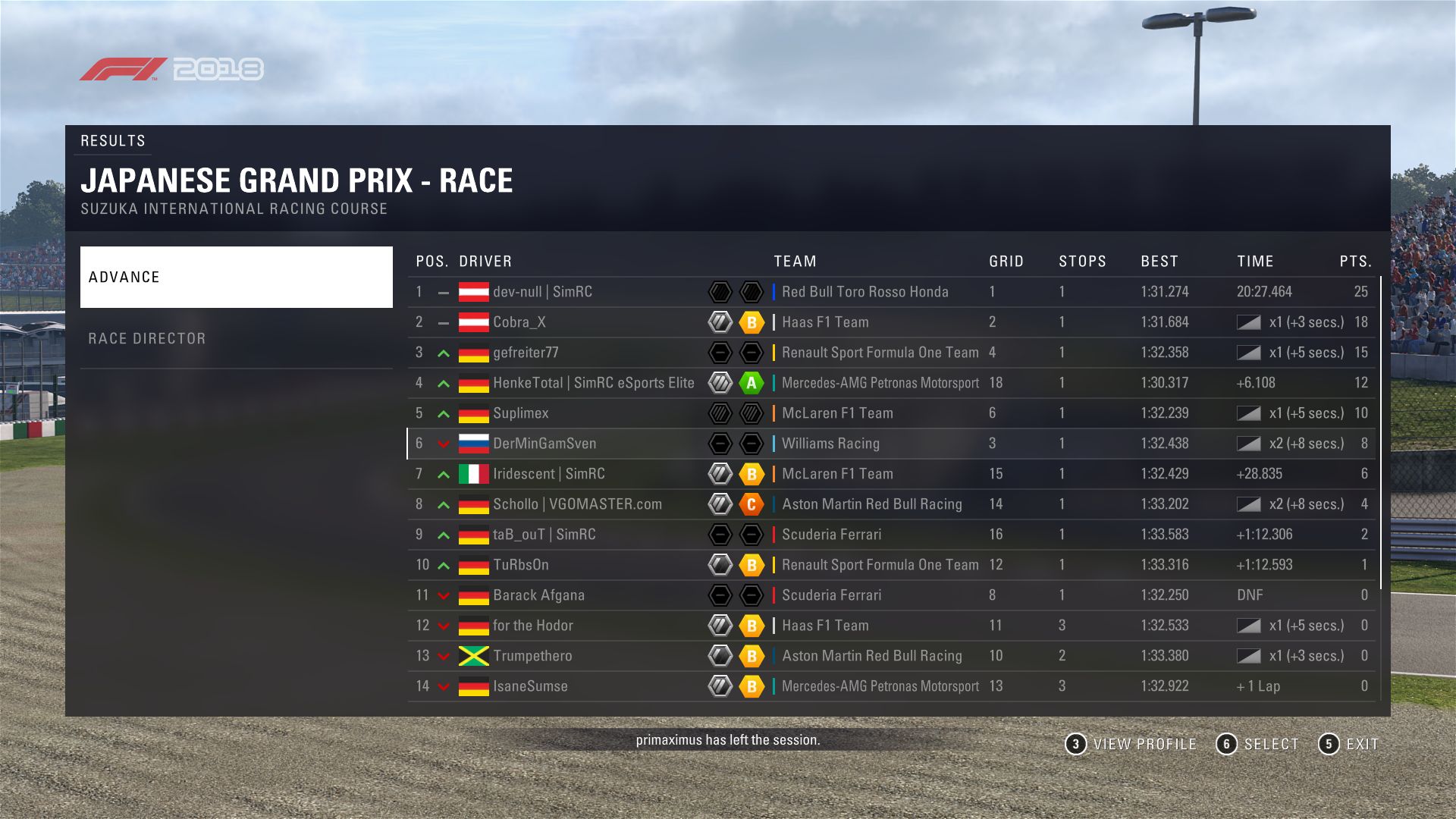Select IsaneSumse's result row
This screenshot has height=819, width=1456.
click(530, 686)
